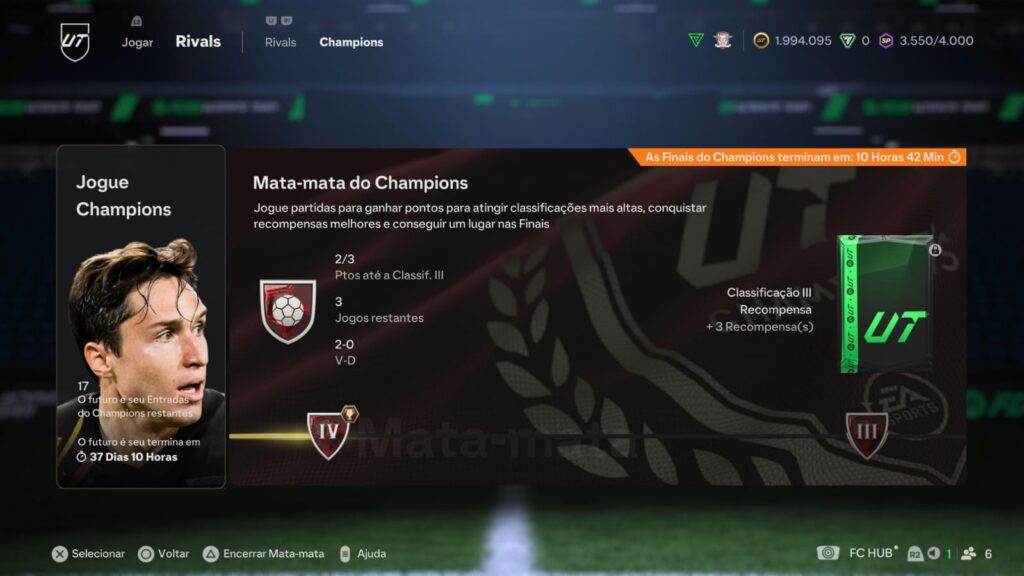Select the bold Rivals main tab
This screenshot has width=1024, height=576.
pos(198,42)
